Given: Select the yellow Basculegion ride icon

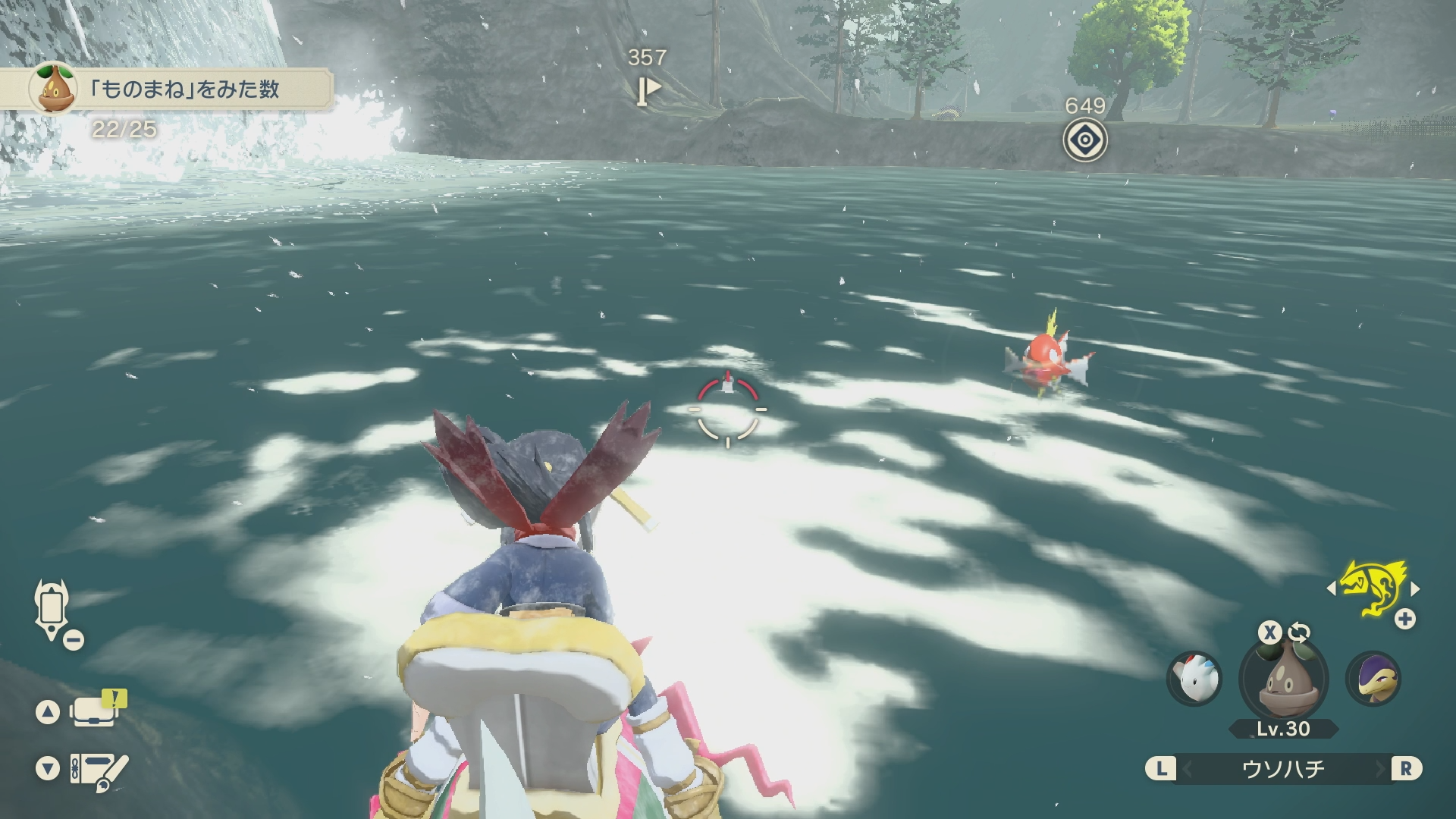Looking at the screenshot, I should [1372, 588].
